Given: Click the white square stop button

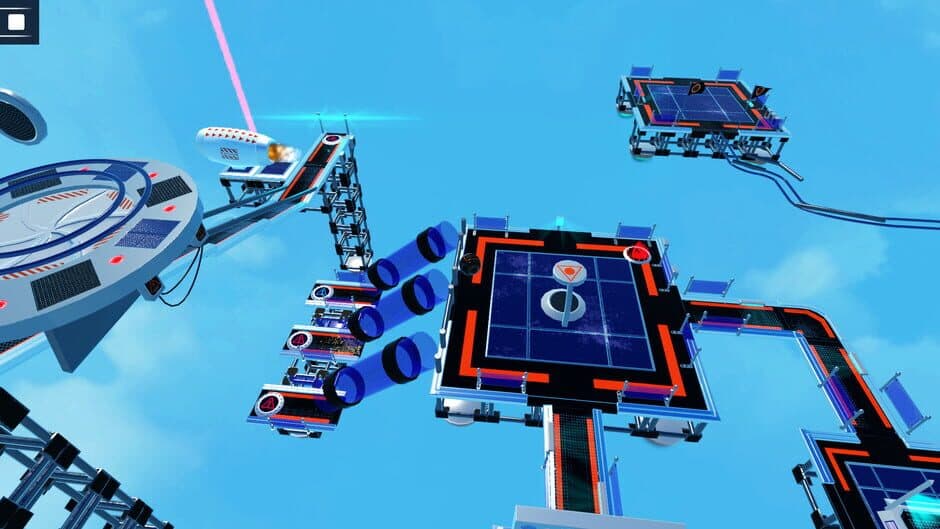Looking at the screenshot, I should point(16,19).
